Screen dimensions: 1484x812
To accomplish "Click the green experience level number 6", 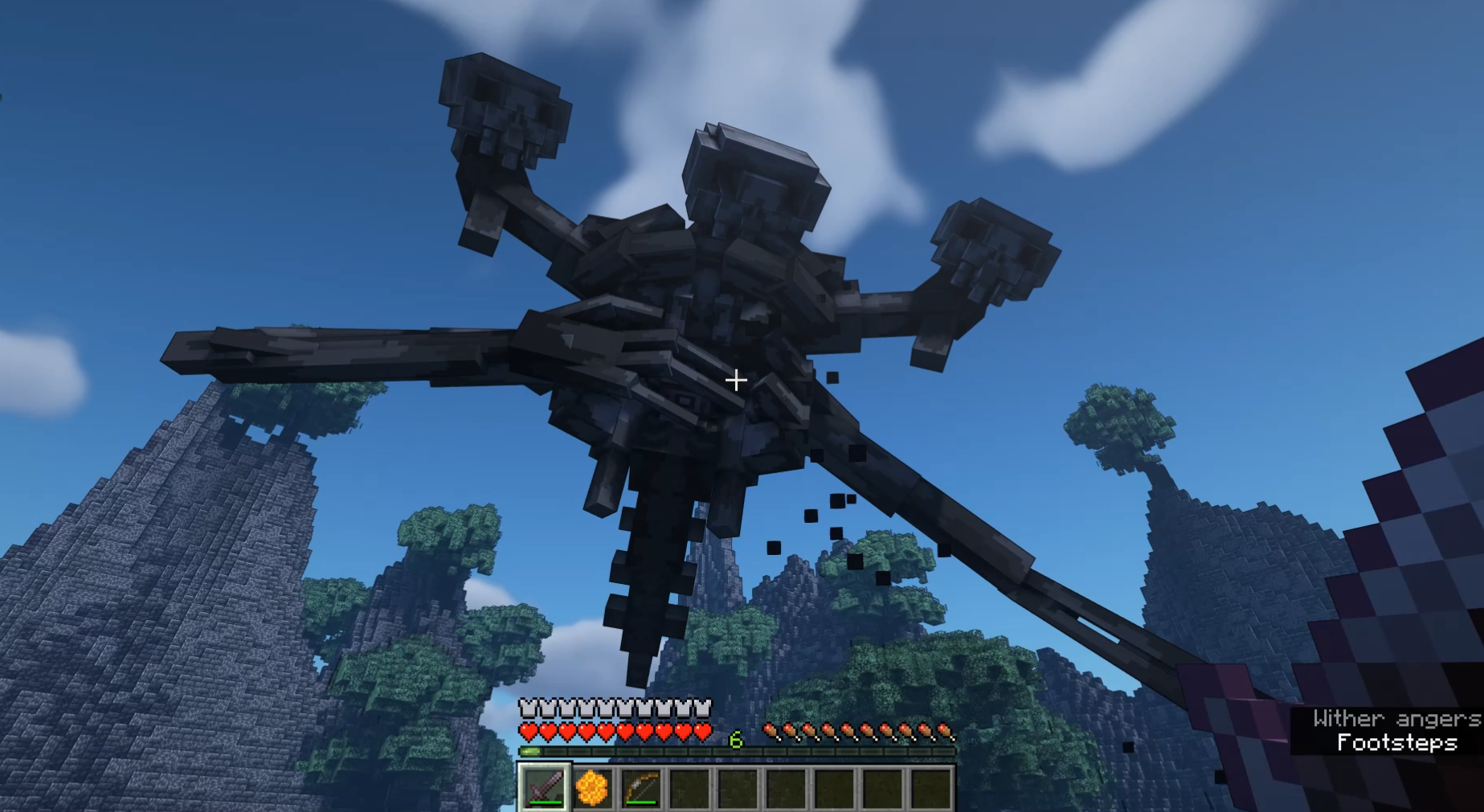I will [x=736, y=739].
